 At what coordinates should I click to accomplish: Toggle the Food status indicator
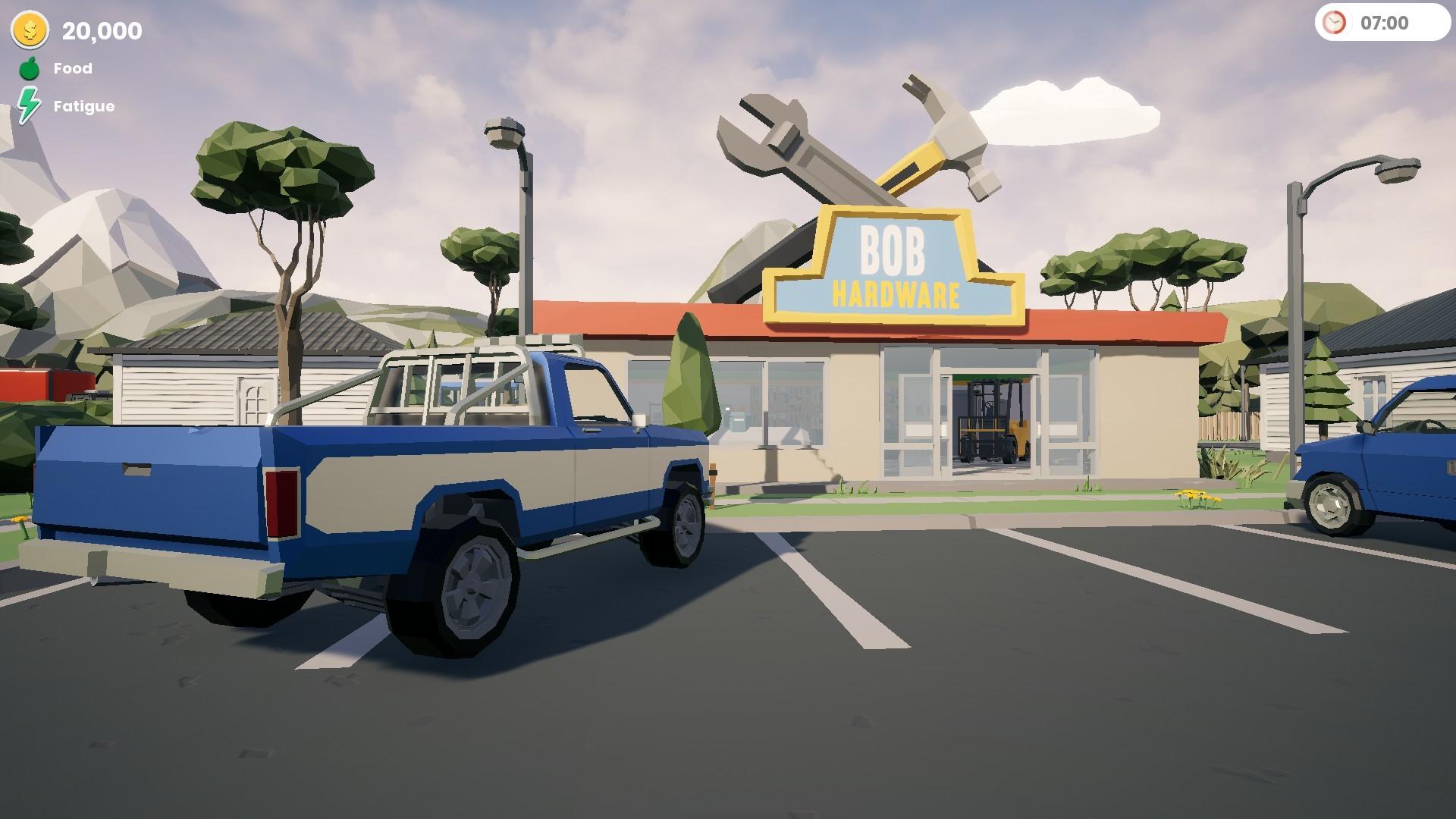72,68
